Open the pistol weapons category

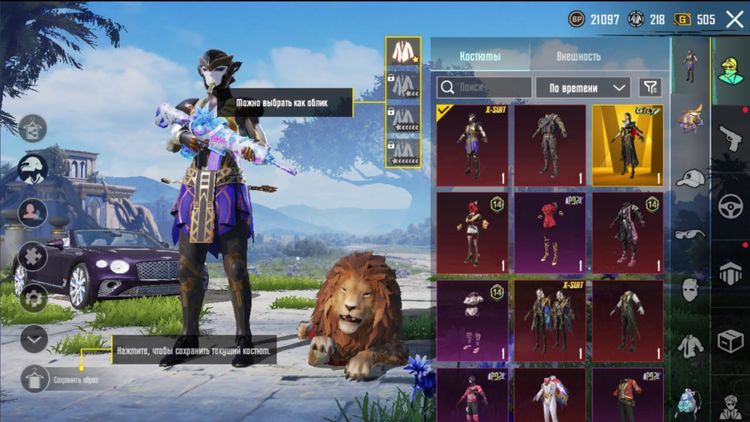point(729,138)
